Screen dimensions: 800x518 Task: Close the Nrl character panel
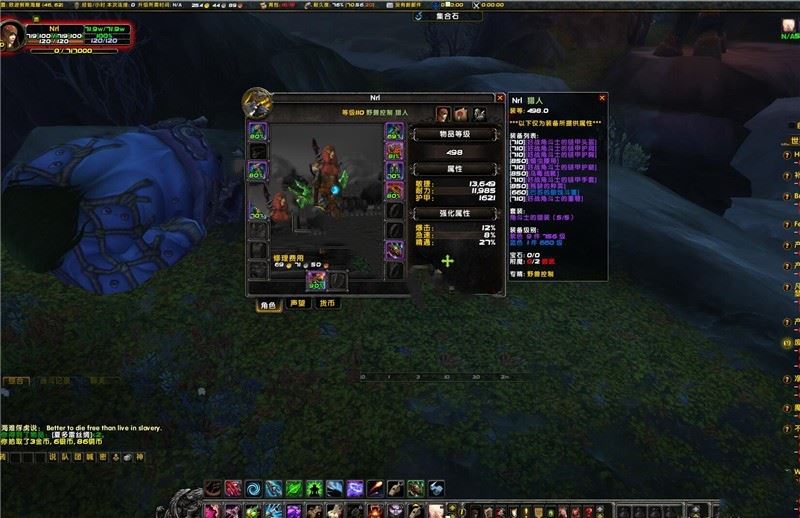coord(496,99)
